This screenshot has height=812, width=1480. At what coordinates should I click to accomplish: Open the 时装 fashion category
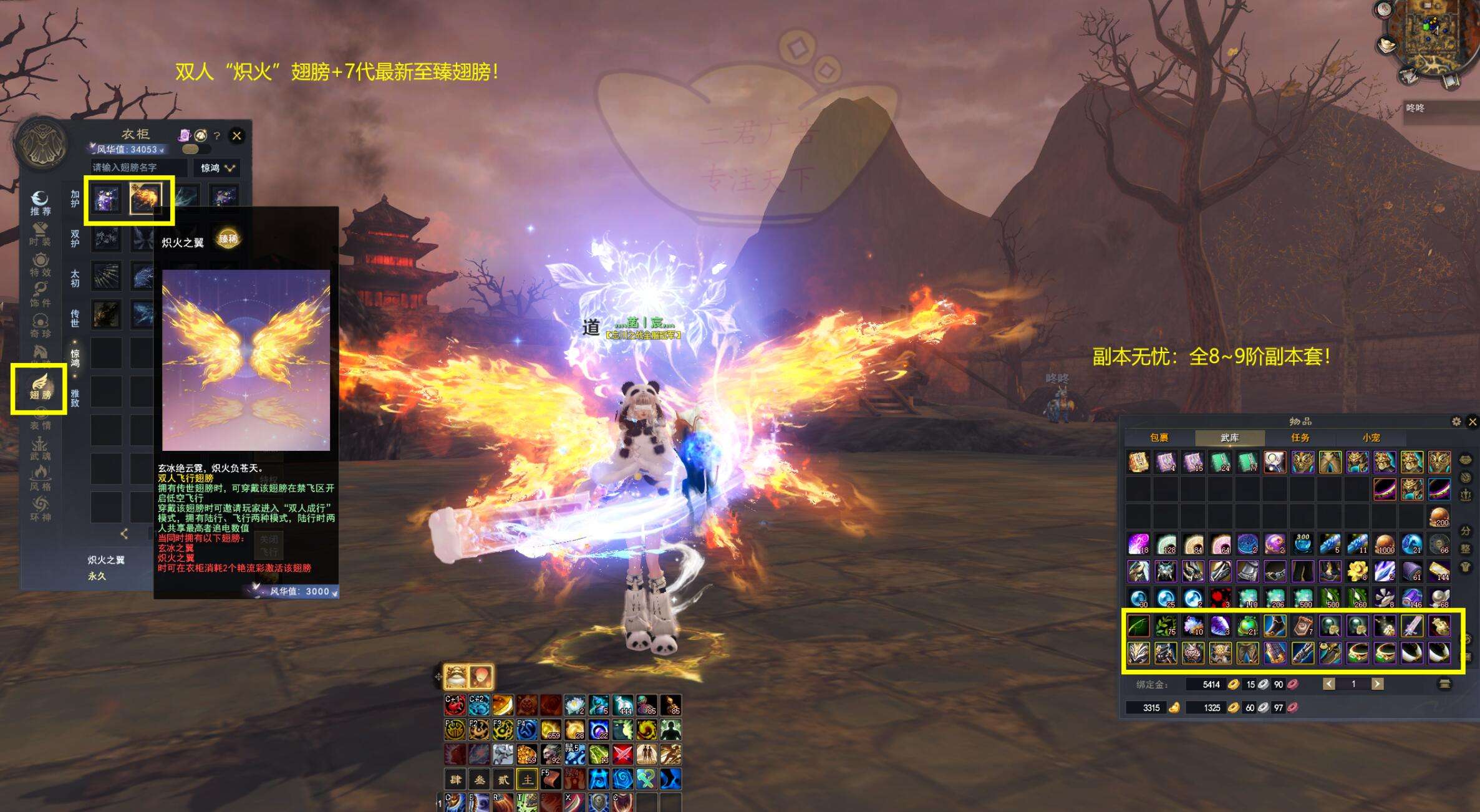40,234
